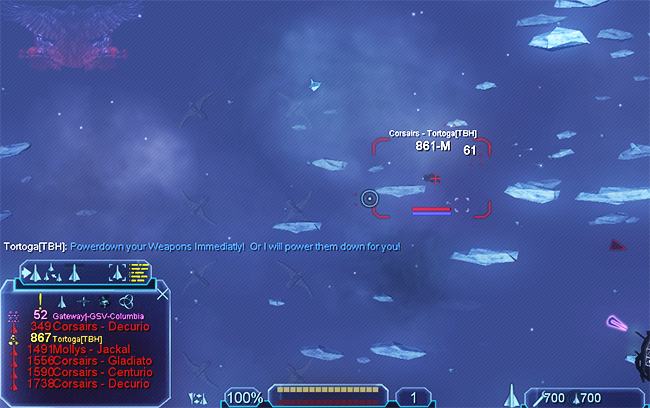The image size is (650, 408).
Task: Close the contact list panel
Action: [164, 294]
